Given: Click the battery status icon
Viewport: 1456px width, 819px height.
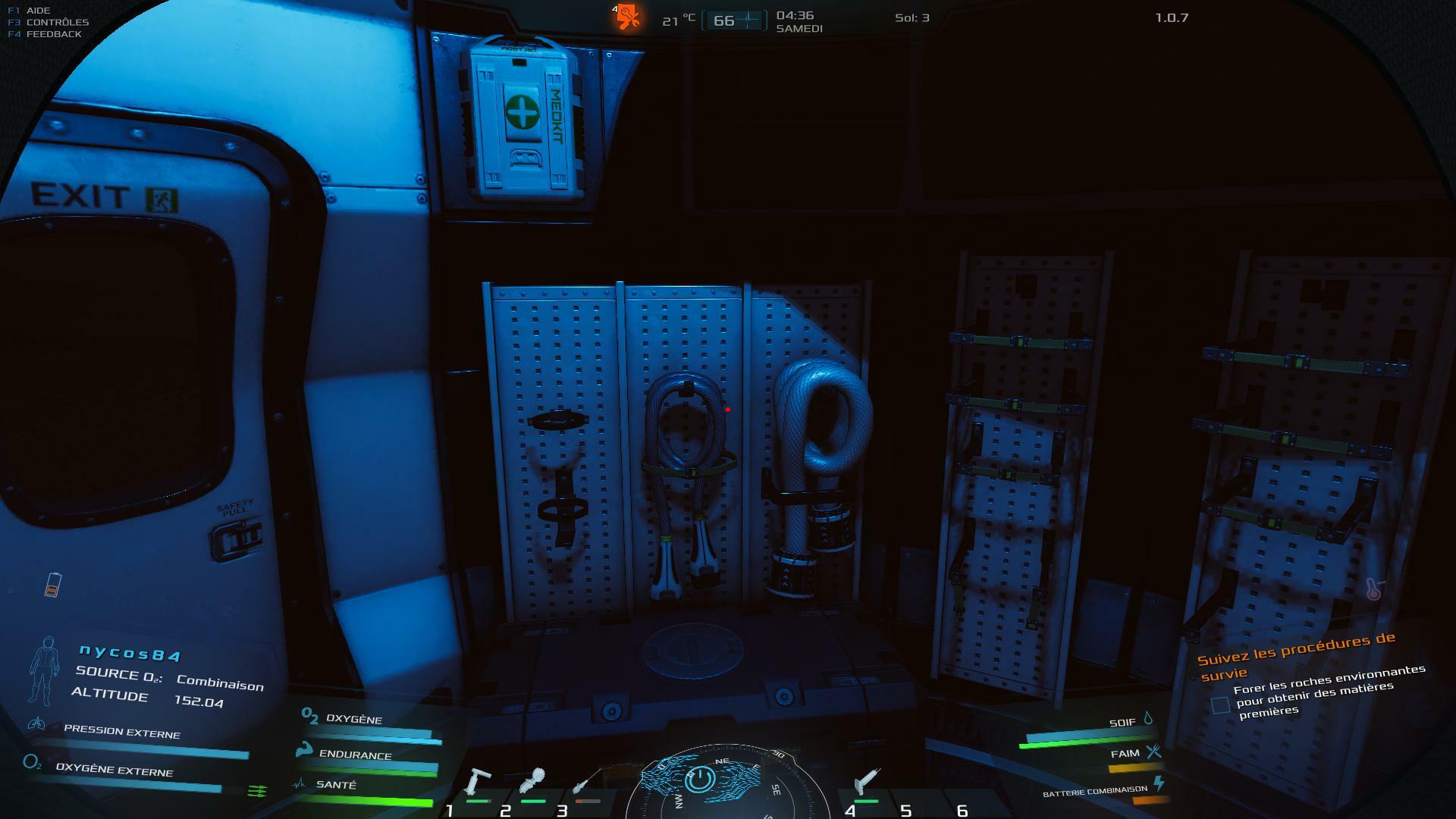Looking at the screenshot, I should [52, 585].
